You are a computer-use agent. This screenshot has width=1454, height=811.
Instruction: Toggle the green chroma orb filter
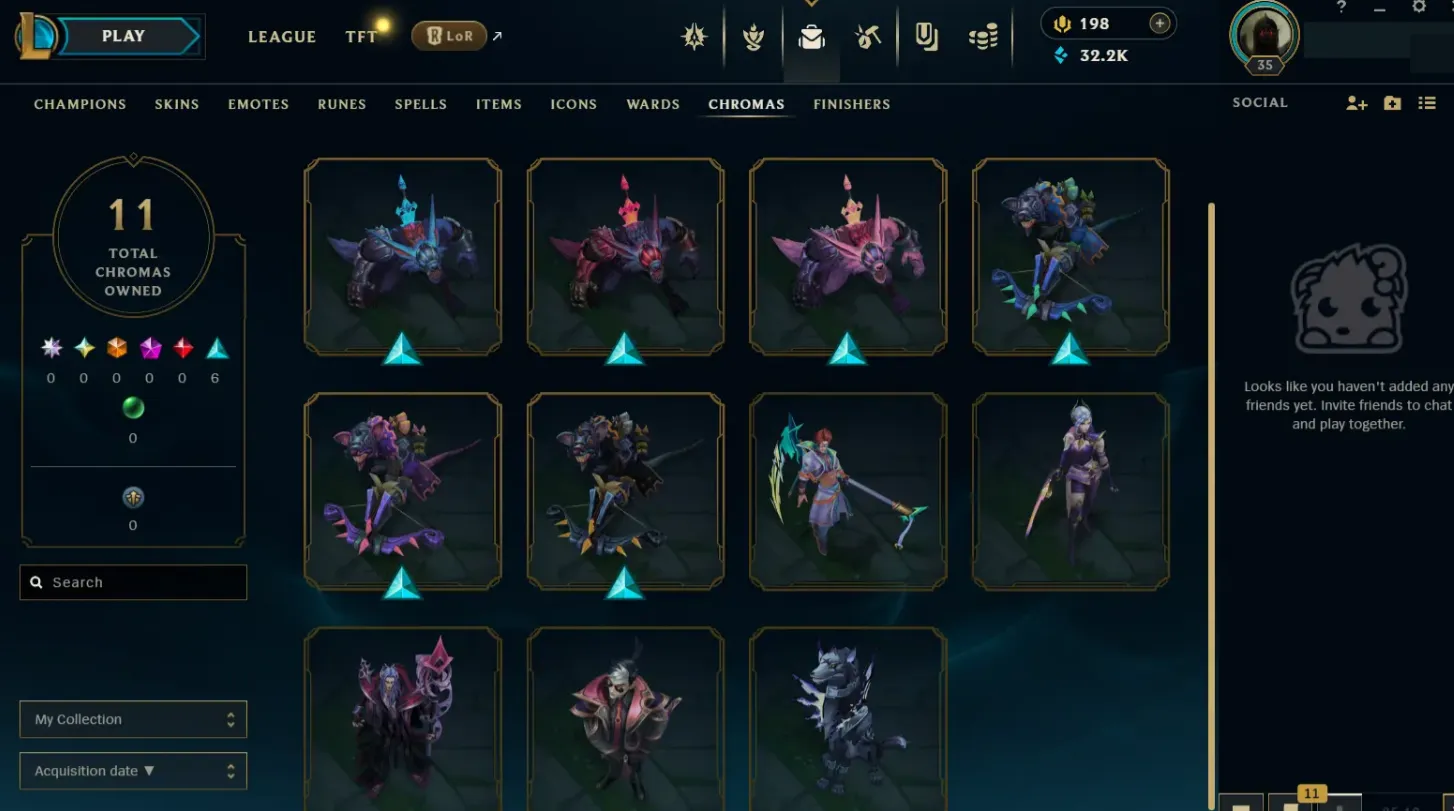[x=133, y=408]
